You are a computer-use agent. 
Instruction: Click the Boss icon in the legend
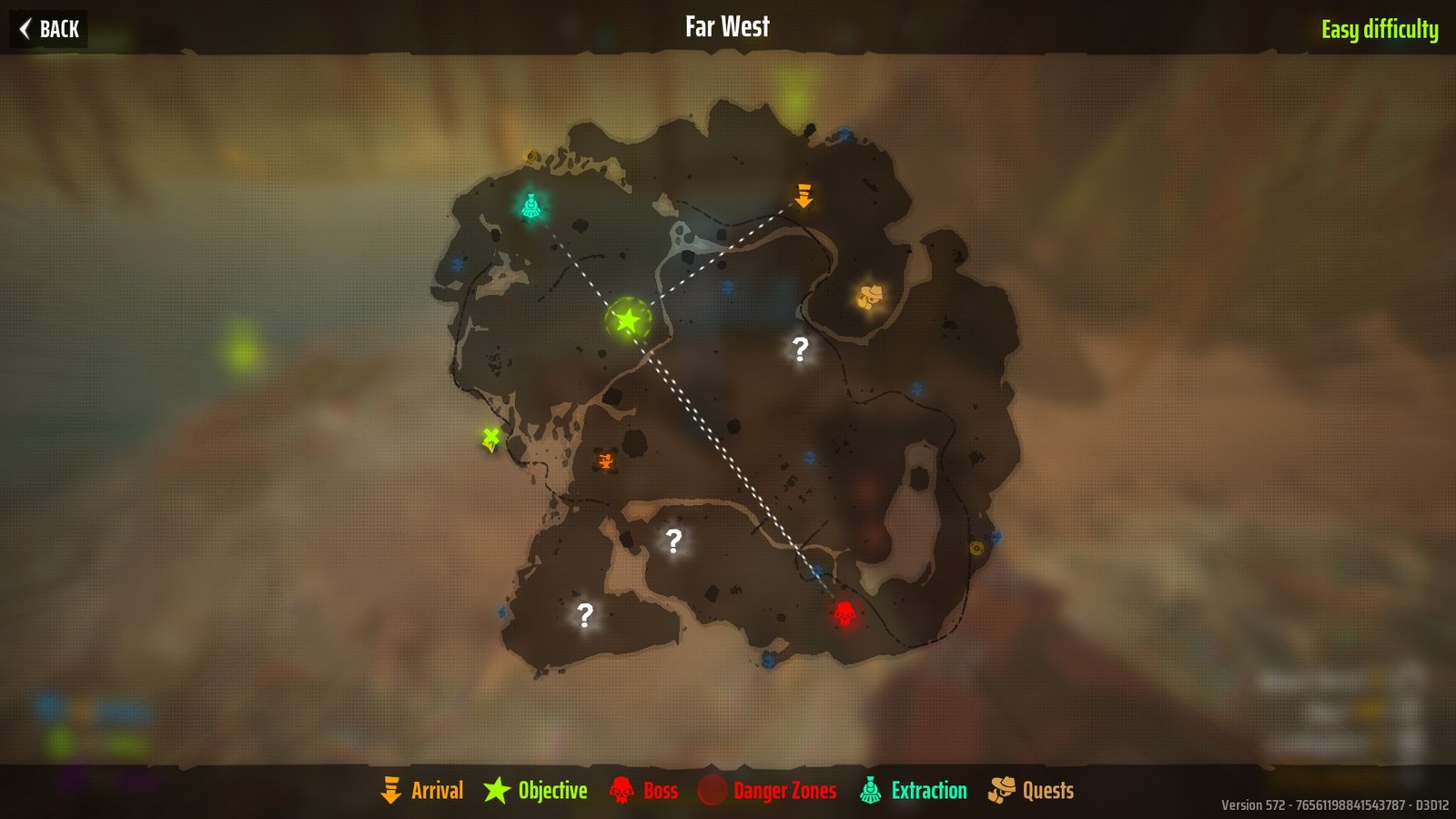622,791
